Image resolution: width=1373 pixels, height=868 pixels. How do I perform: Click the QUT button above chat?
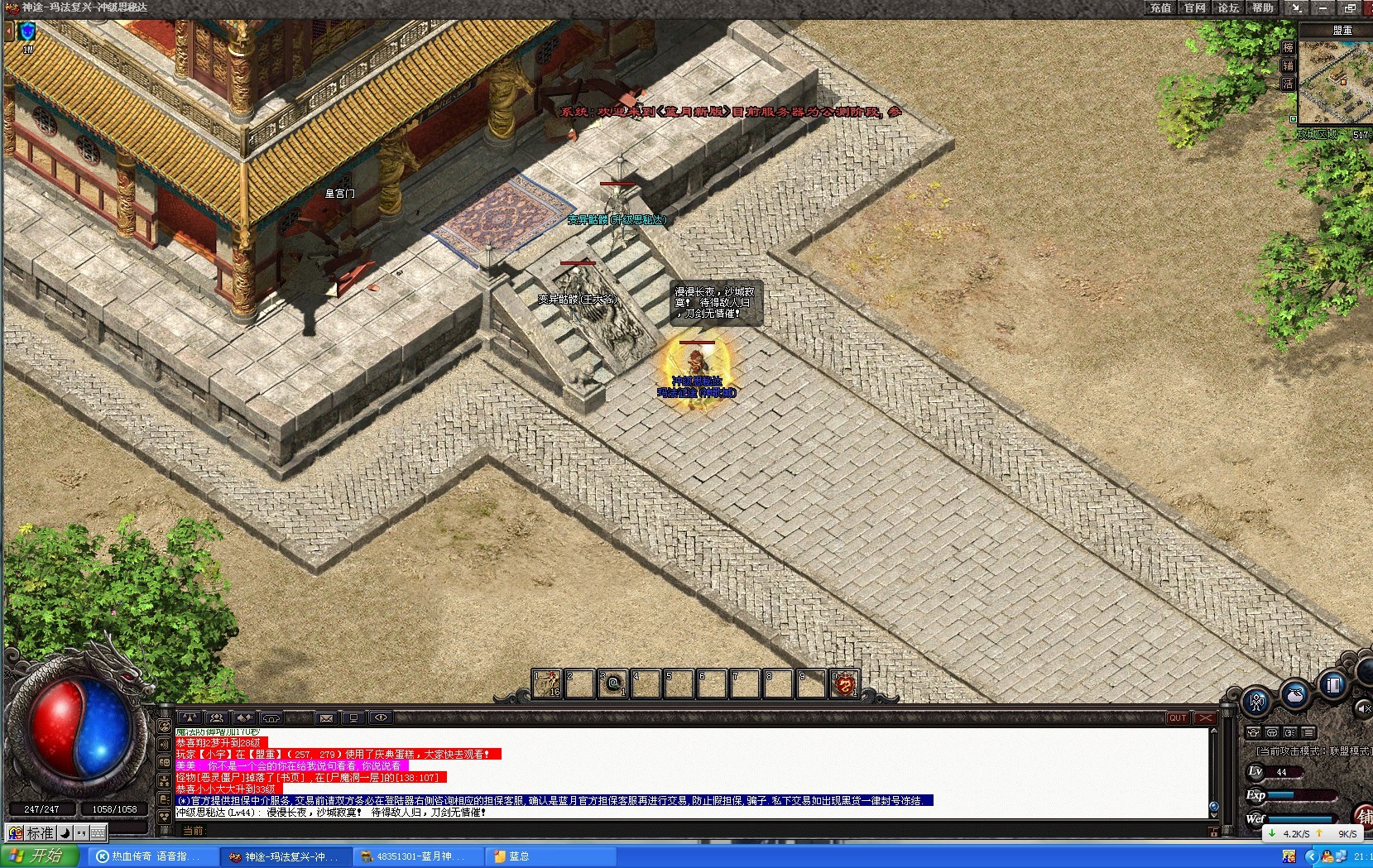point(1178,718)
